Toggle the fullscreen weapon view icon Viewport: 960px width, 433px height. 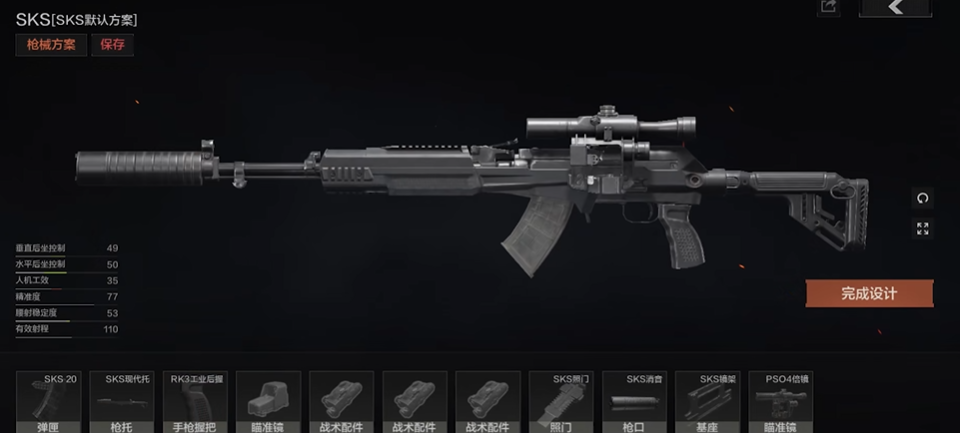pyautogui.click(x=922, y=229)
